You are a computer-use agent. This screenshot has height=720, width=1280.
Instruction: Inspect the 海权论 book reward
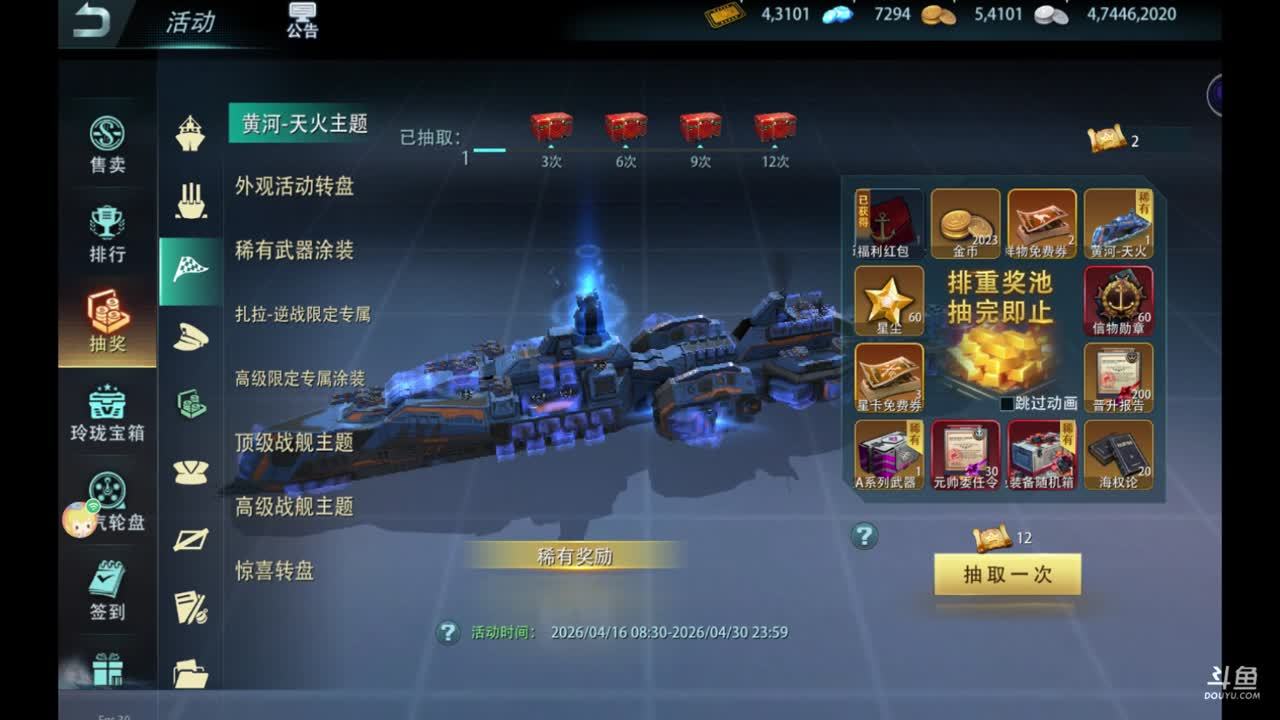(x=1118, y=454)
